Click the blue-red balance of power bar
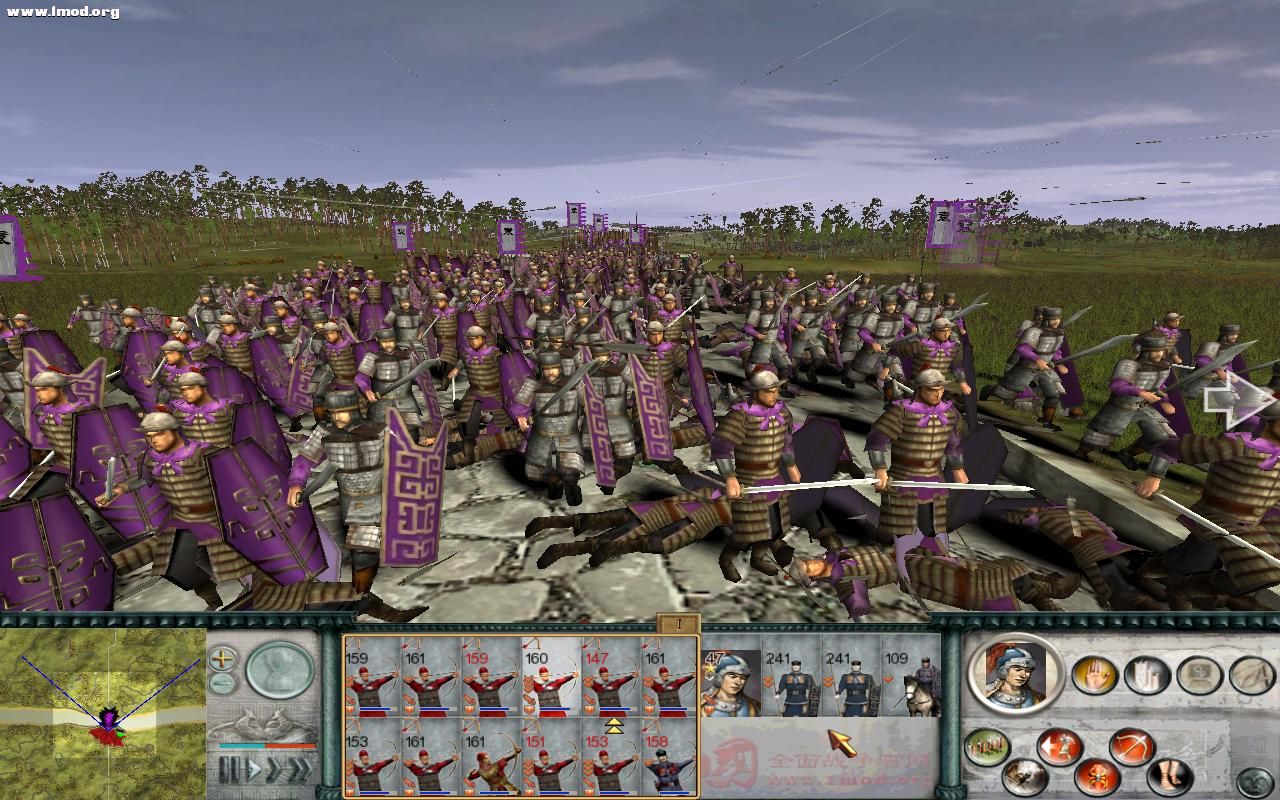1280x800 pixels. [x=263, y=746]
